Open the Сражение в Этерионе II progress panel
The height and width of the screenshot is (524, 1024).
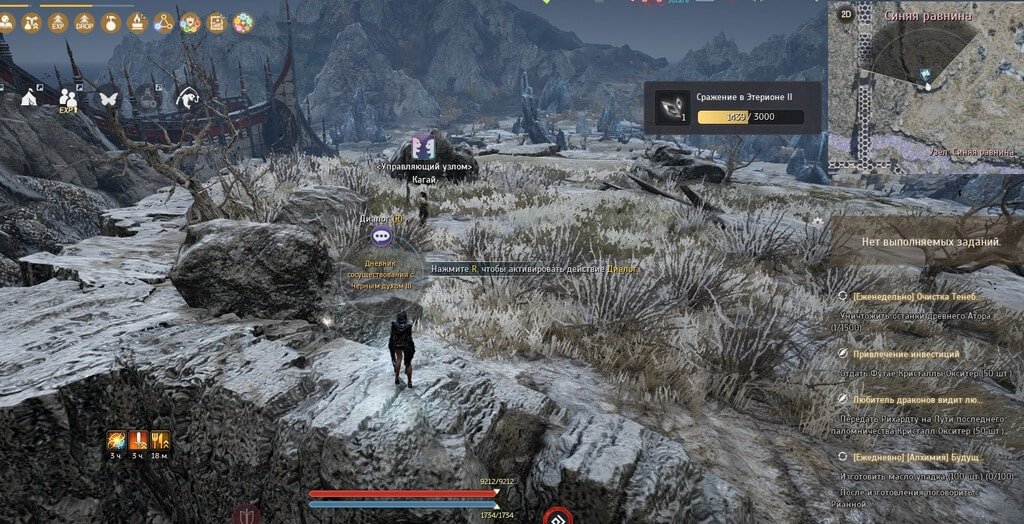coord(733,108)
